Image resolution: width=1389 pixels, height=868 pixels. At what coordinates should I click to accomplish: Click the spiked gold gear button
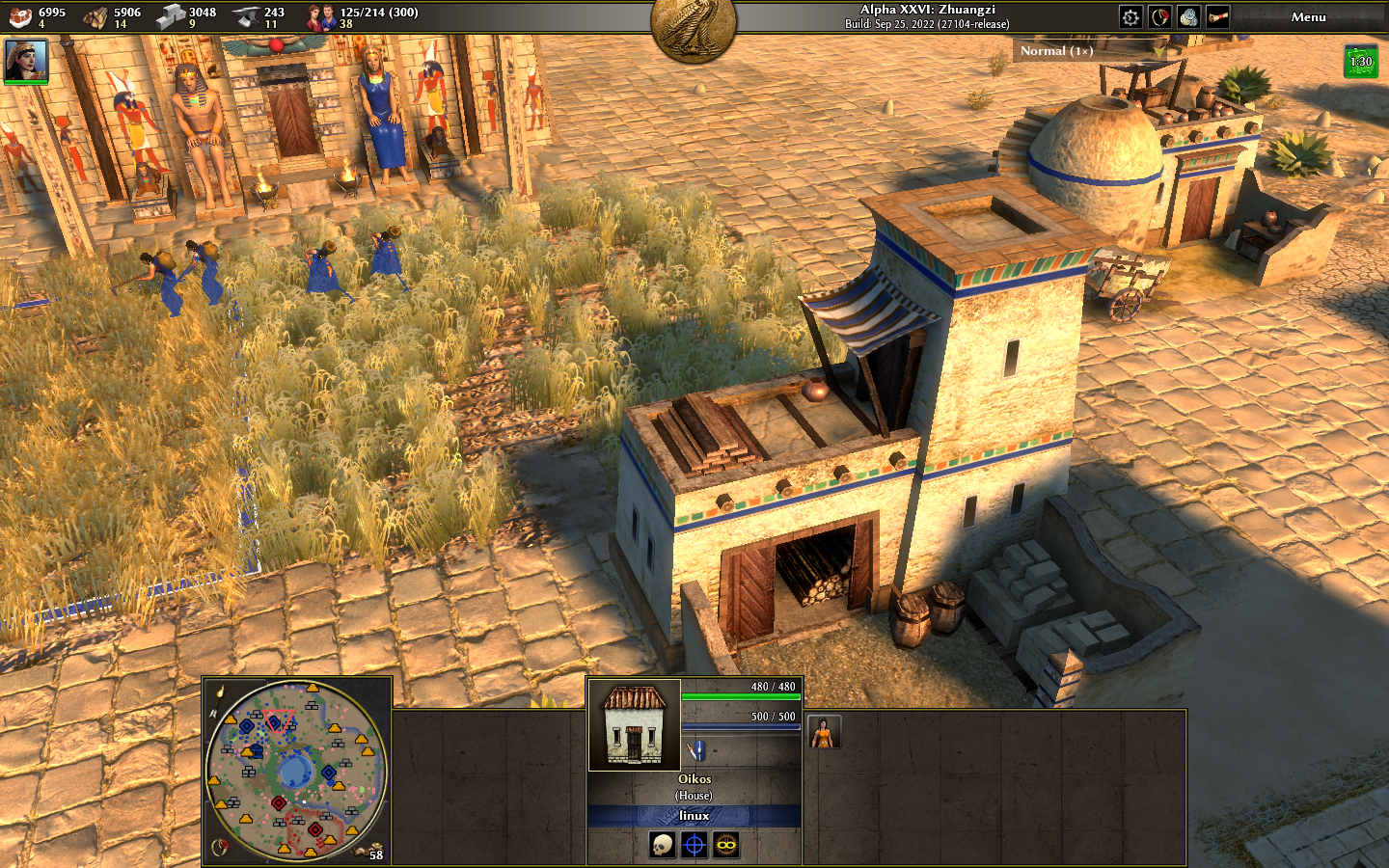pyautogui.click(x=726, y=846)
